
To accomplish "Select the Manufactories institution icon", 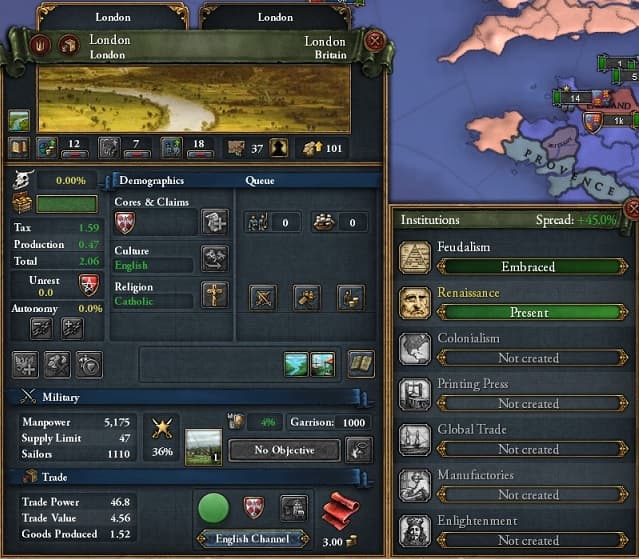I will point(415,486).
